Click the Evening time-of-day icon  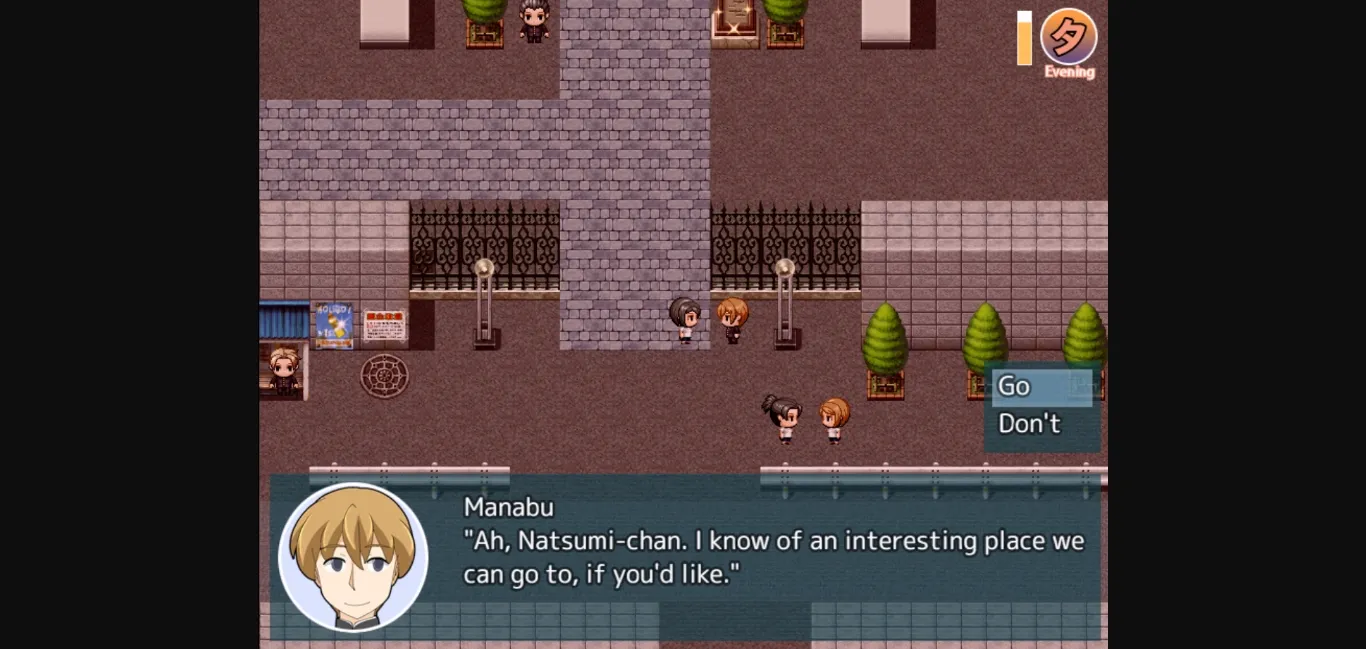coord(1068,38)
